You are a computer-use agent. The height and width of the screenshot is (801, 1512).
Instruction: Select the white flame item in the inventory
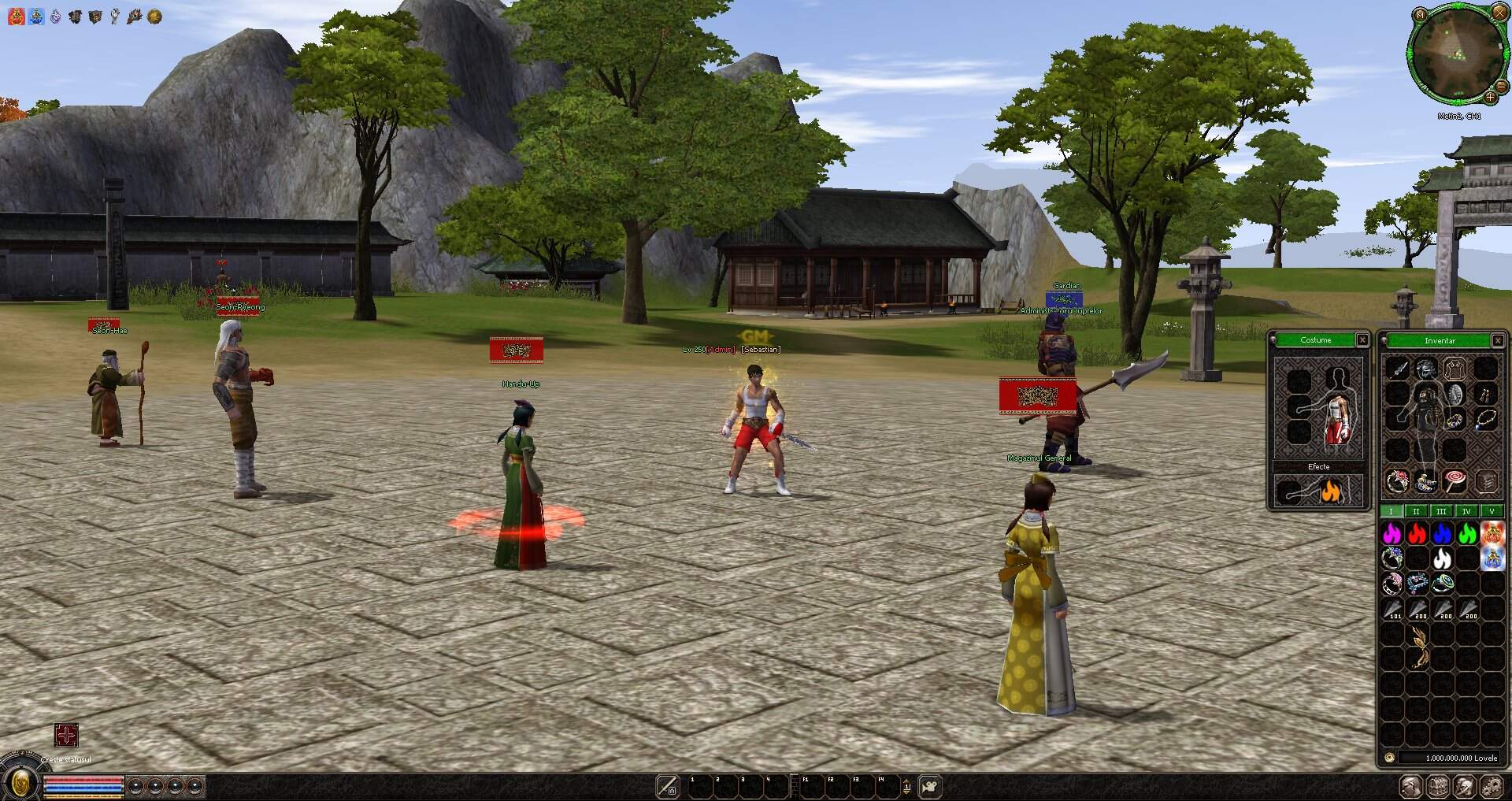[x=1441, y=559]
